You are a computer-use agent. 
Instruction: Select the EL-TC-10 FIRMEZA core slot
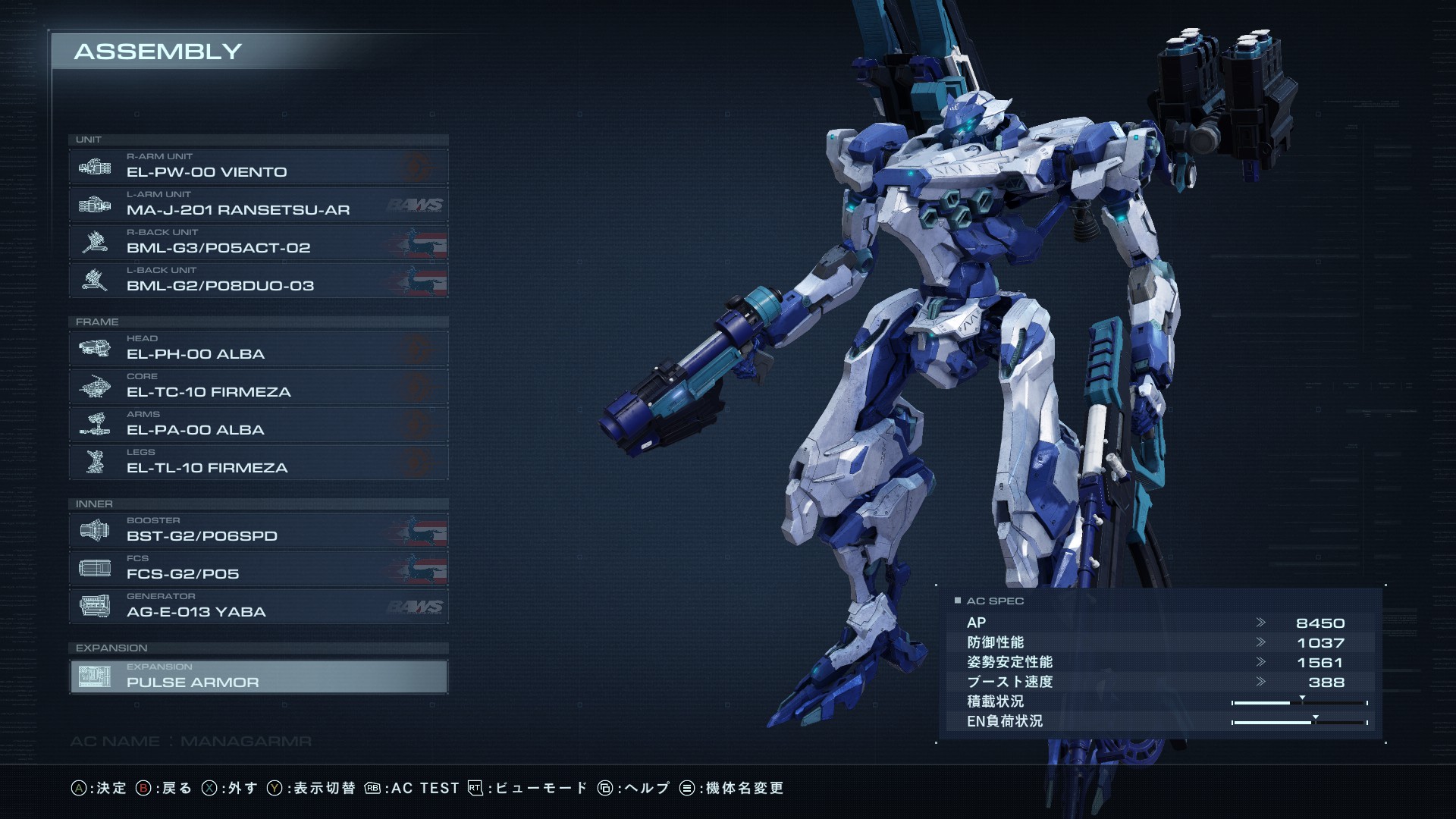(x=258, y=386)
